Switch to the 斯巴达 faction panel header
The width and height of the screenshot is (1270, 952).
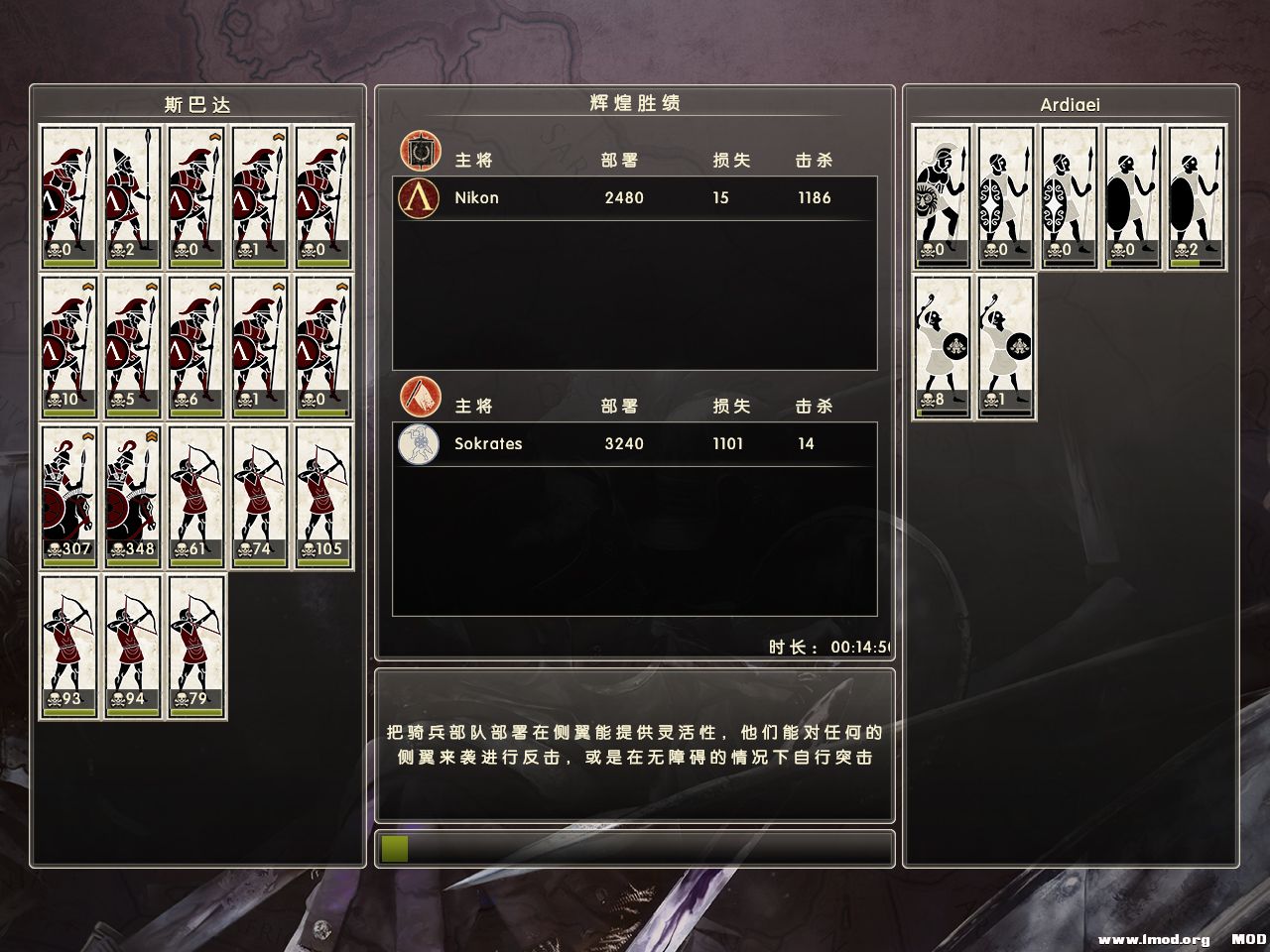197,103
